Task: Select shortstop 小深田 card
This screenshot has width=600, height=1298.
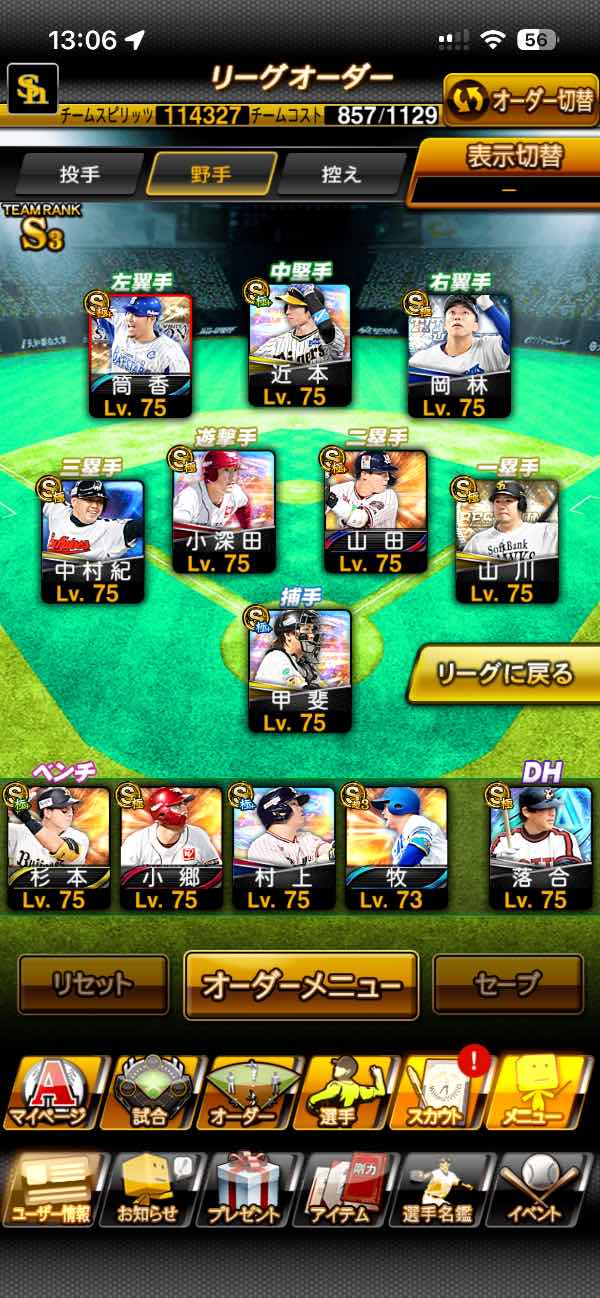Action: click(x=224, y=512)
